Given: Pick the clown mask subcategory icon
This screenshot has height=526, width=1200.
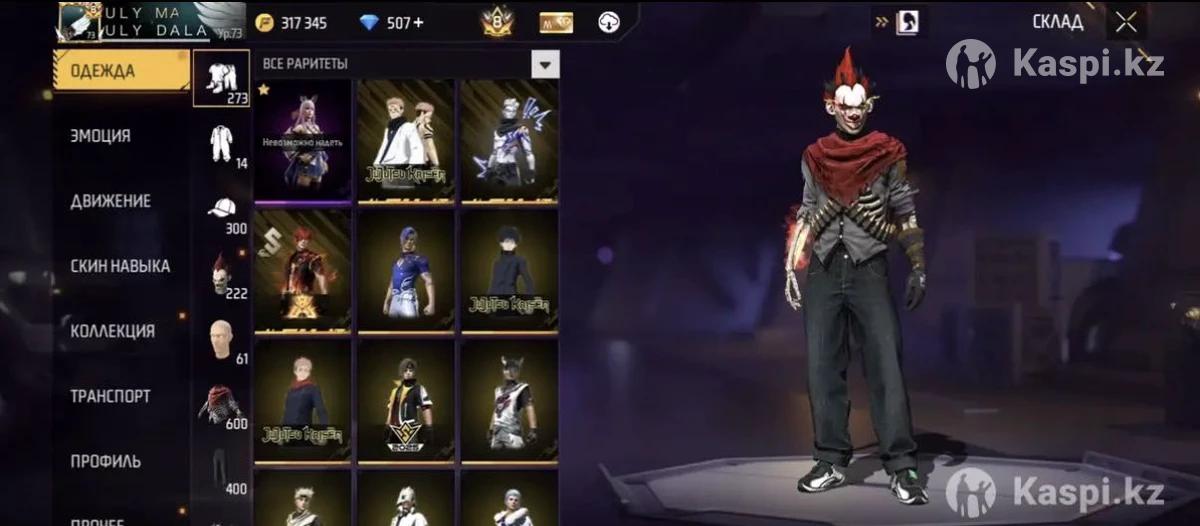Looking at the screenshot, I should [221, 273].
